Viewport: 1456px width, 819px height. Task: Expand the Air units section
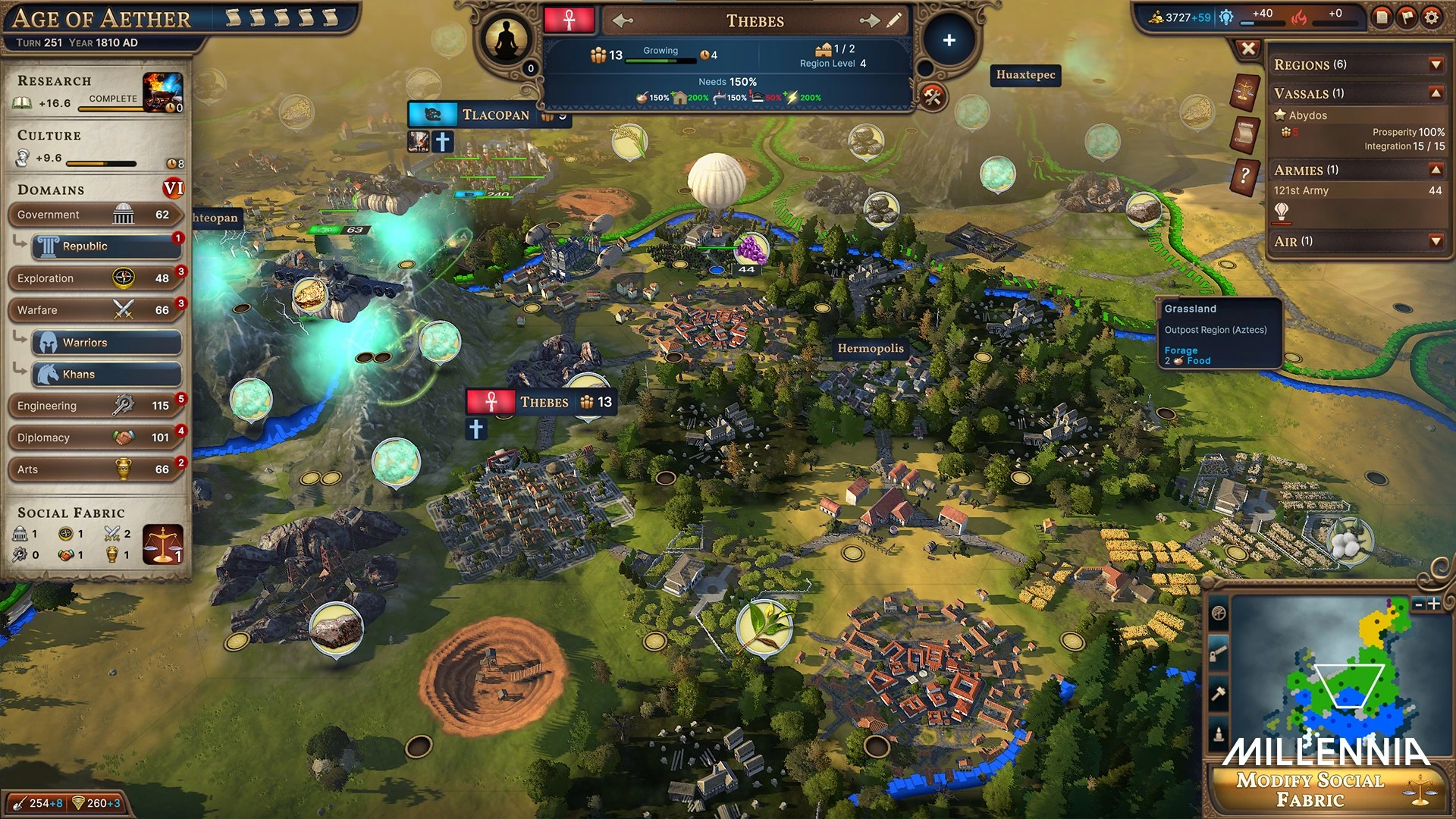point(1436,241)
